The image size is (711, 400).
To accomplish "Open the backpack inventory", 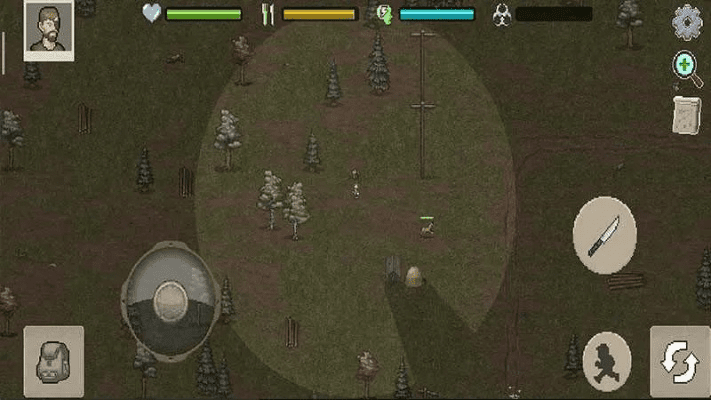I will [x=53, y=361].
